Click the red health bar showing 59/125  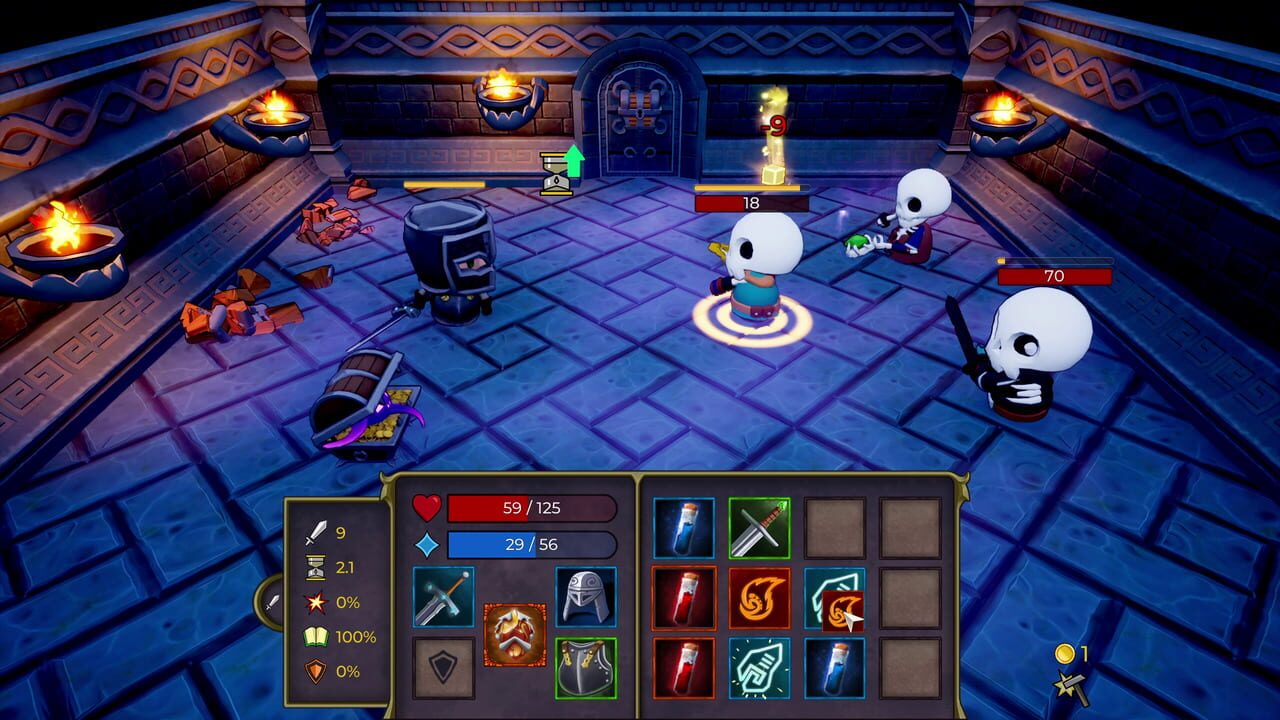coord(530,509)
